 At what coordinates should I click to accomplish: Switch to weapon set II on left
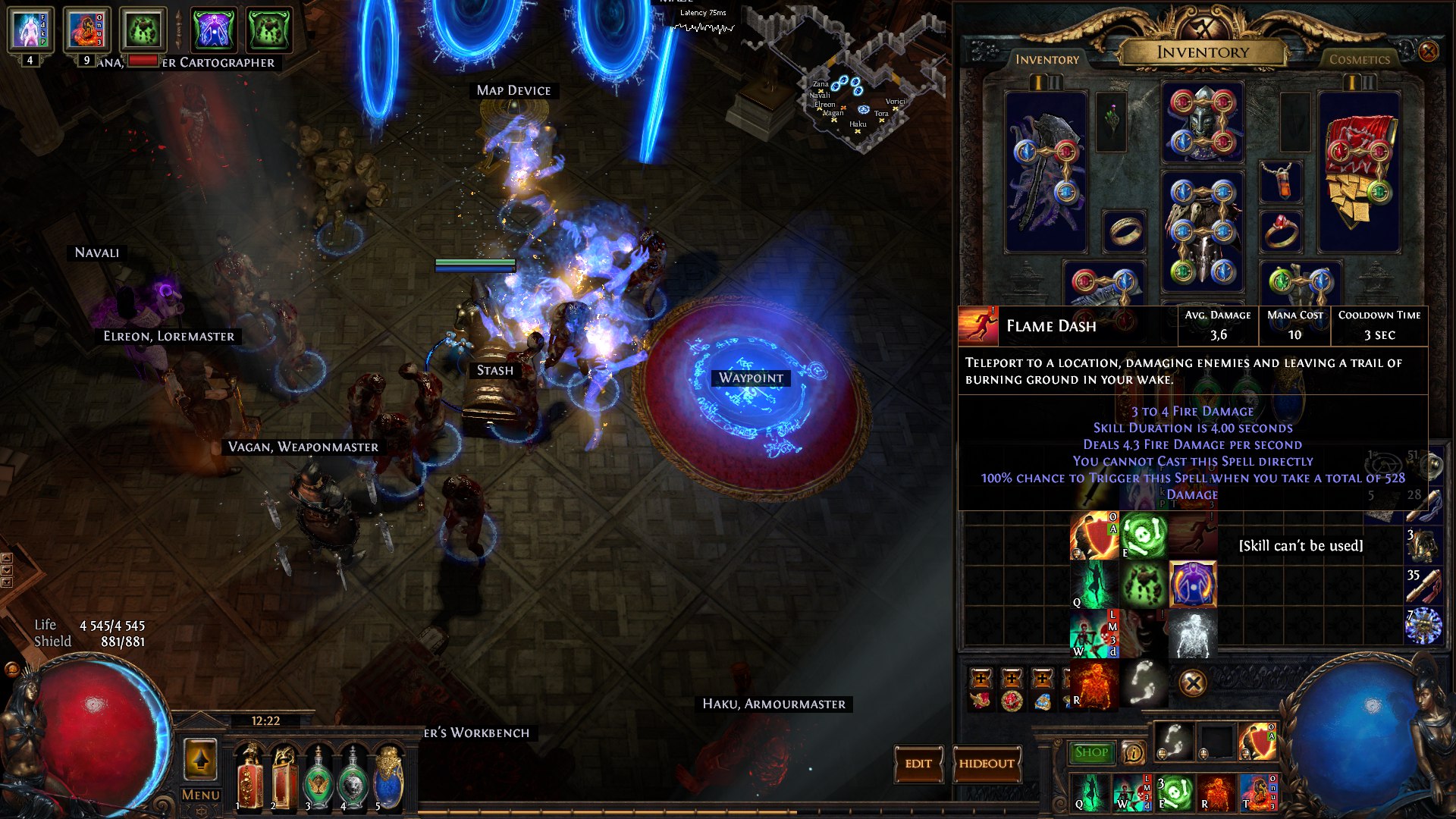click(1055, 83)
